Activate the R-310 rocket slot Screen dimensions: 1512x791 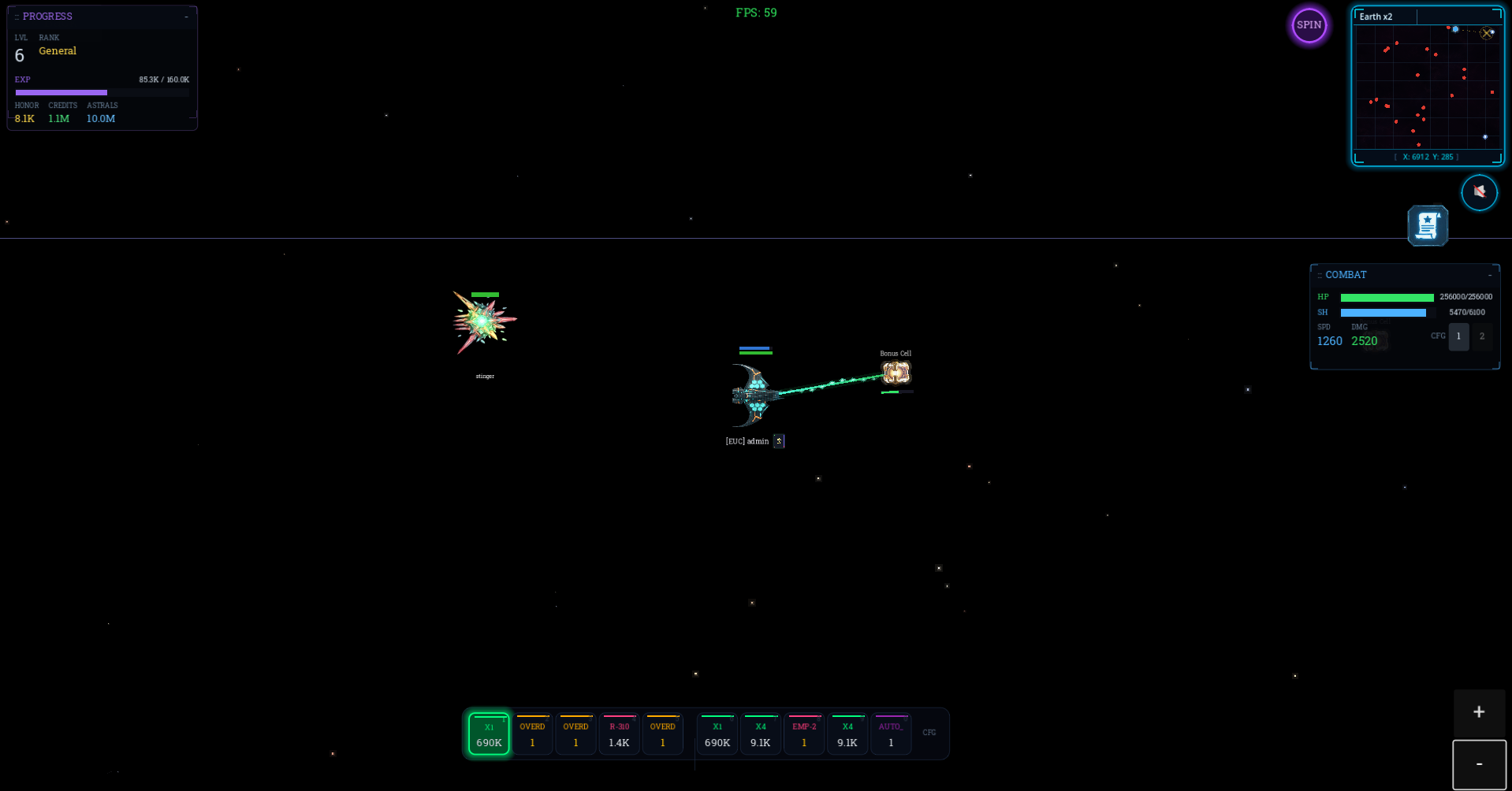(619, 733)
